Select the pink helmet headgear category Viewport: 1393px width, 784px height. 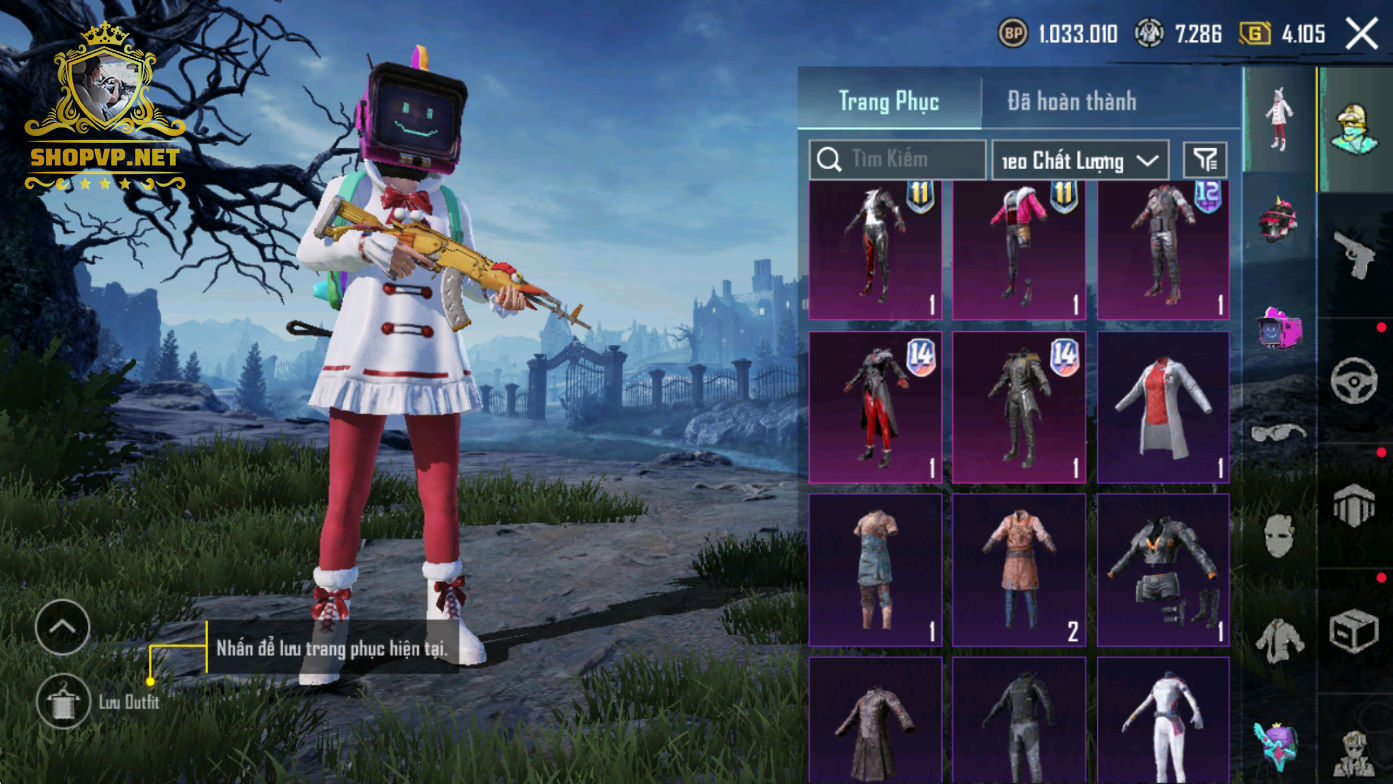1279,222
